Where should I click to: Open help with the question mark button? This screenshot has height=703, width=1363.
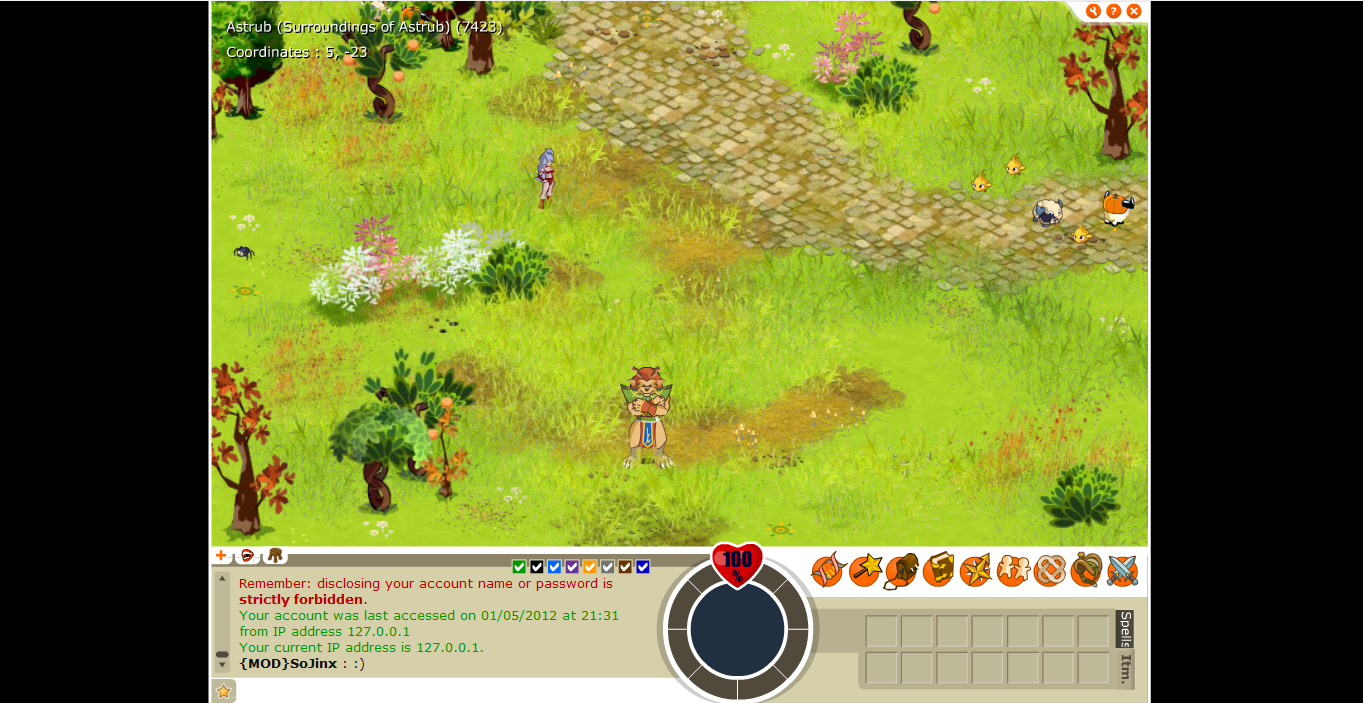click(1113, 11)
